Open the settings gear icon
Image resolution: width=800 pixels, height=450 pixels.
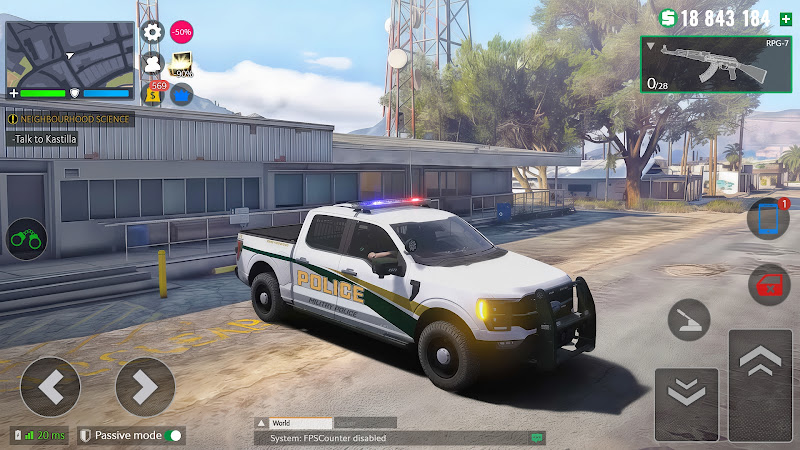pyautogui.click(x=152, y=32)
